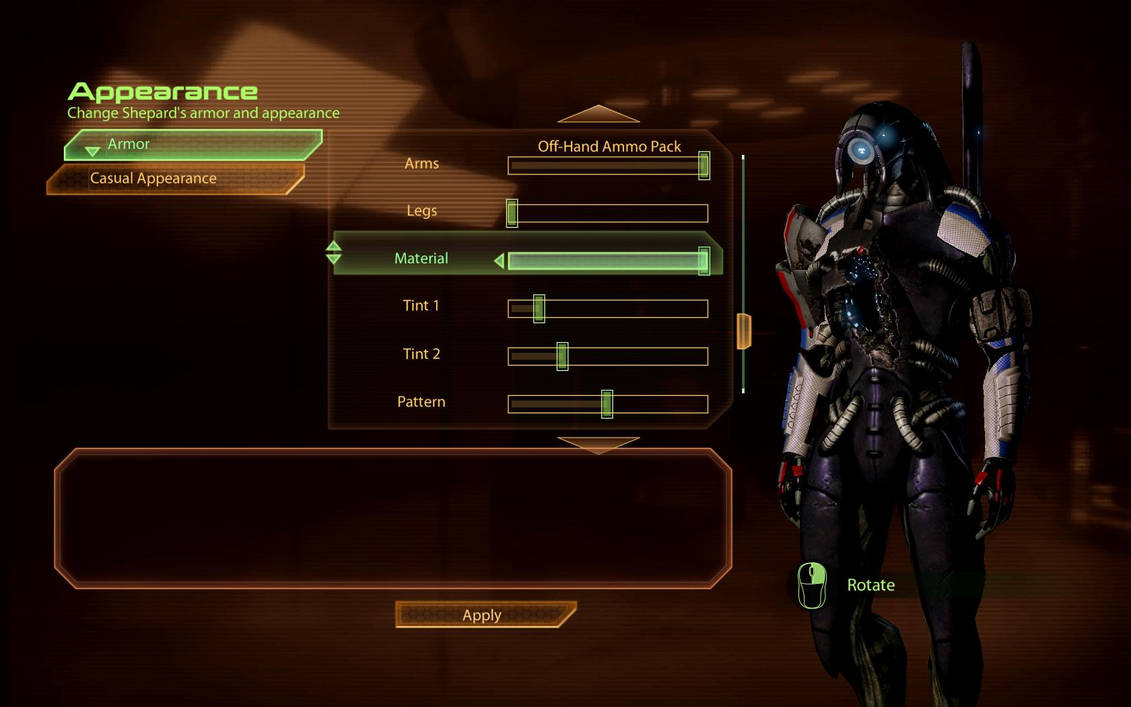Open the Casual Appearance tab
1131x707 pixels.
point(175,179)
